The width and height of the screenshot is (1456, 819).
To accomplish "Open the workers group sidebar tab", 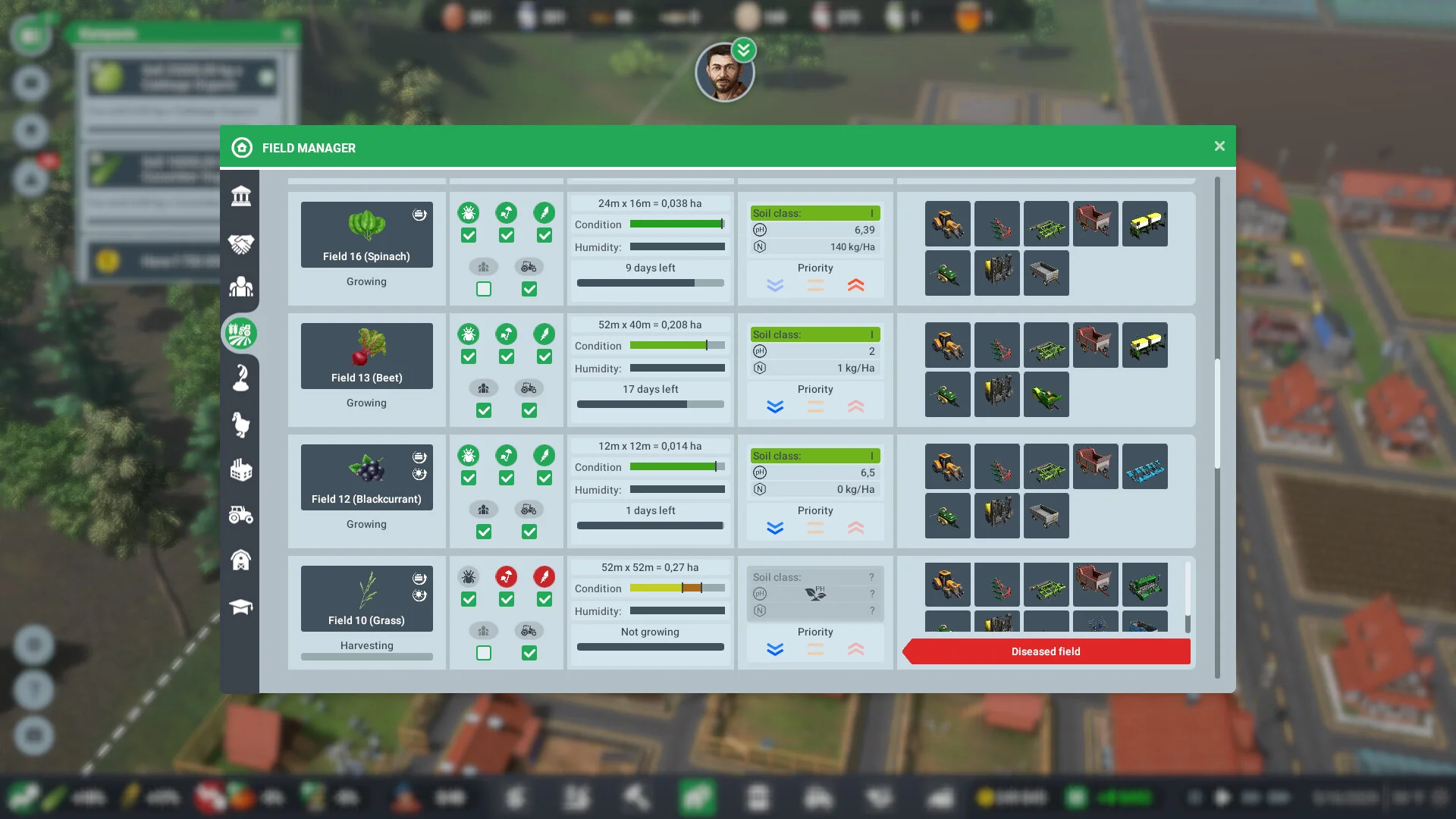I will coord(241,287).
